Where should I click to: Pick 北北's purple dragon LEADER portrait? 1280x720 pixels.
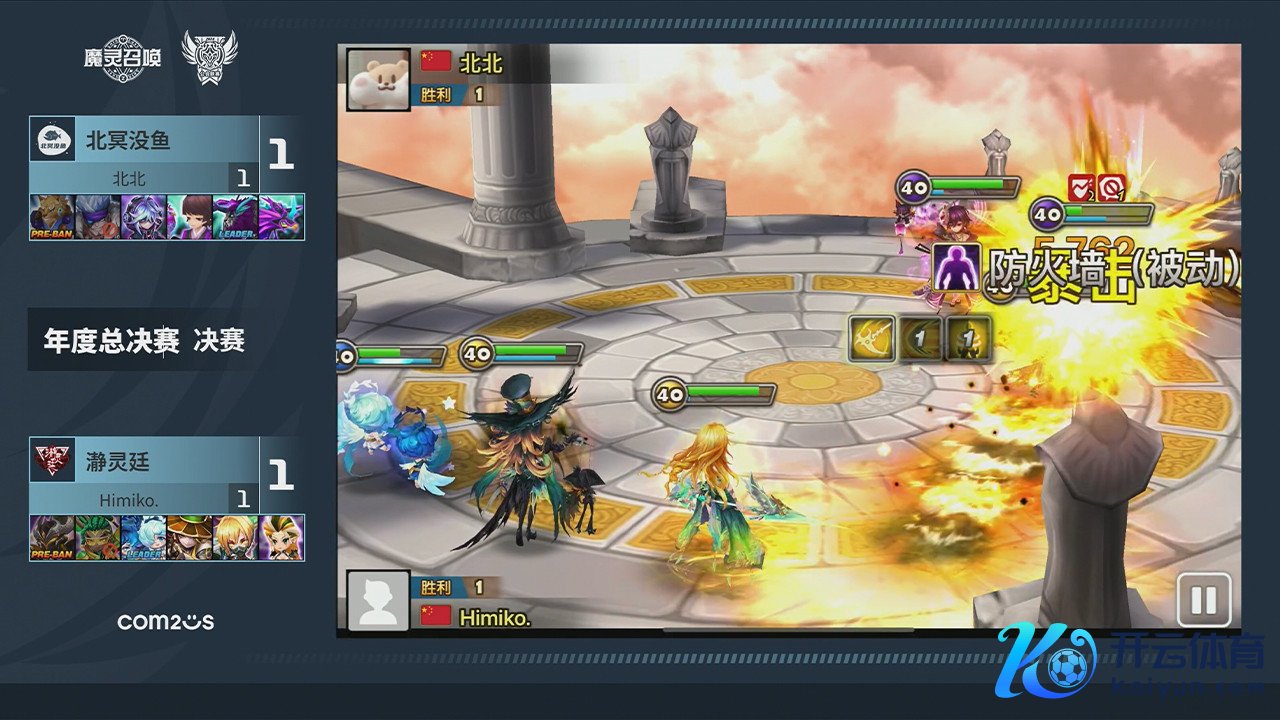point(236,217)
